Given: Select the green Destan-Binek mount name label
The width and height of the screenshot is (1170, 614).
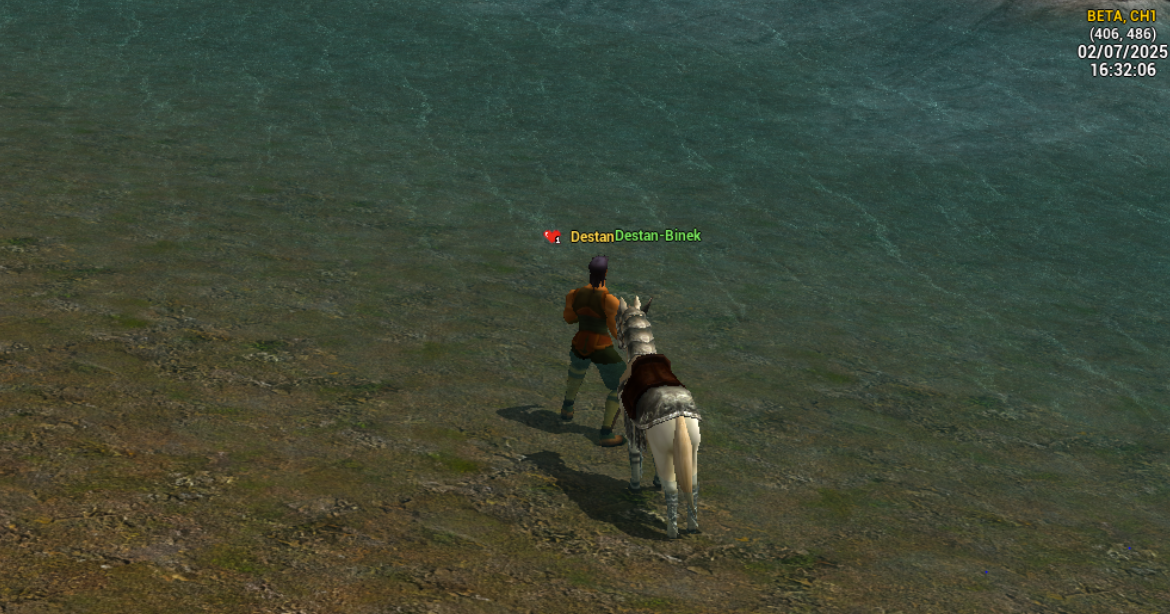Looking at the screenshot, I should 658,236.
